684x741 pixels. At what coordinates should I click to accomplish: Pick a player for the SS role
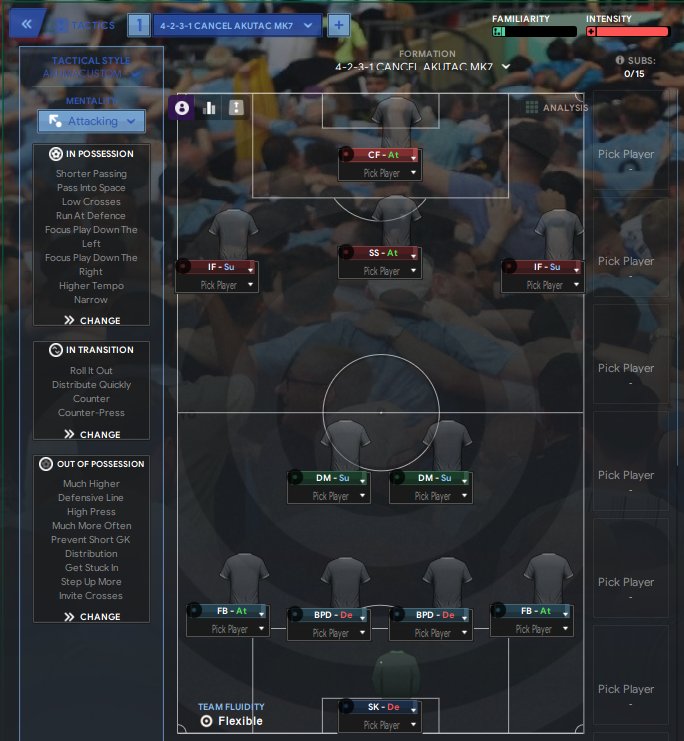(x=379, y=271)
